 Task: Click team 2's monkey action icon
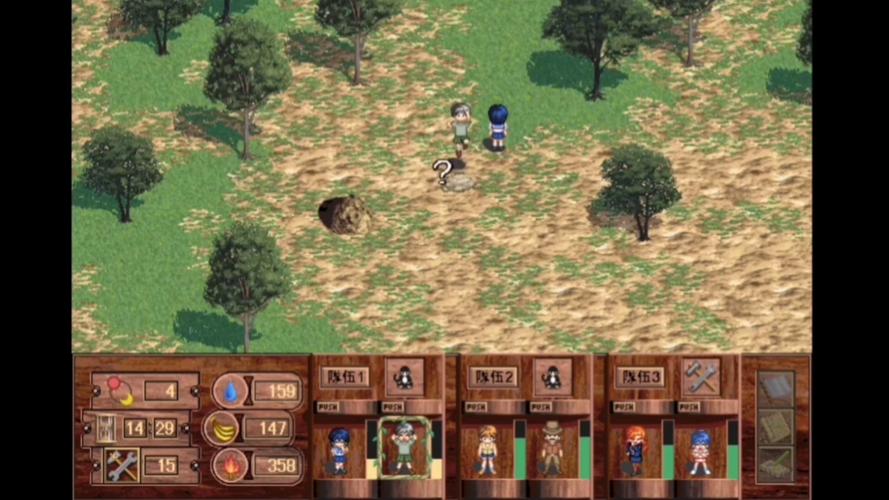pyautogui.click(x=552, y=376)
